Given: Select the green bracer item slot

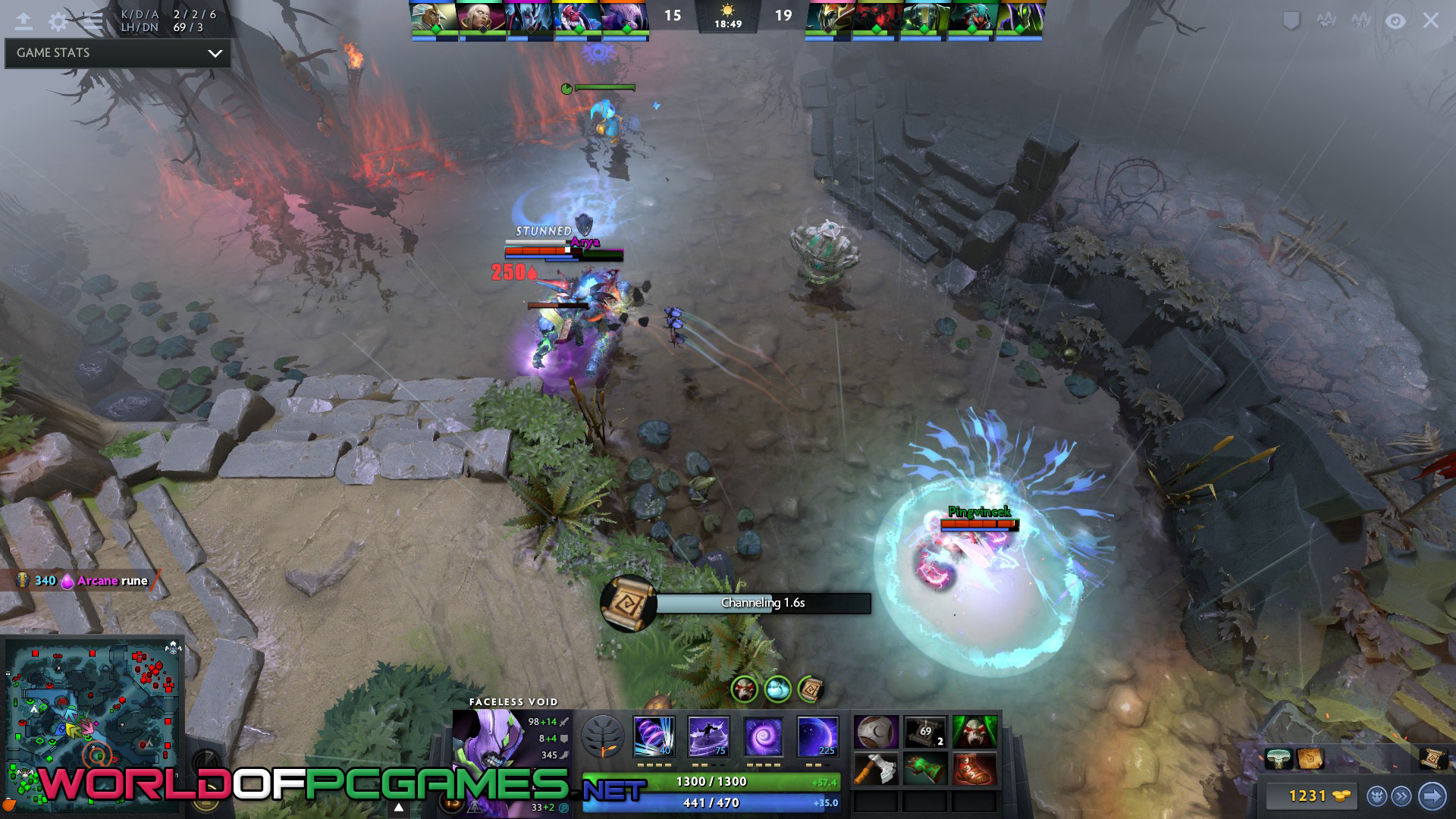Looking at the screenshot, I should coord(925,769).
